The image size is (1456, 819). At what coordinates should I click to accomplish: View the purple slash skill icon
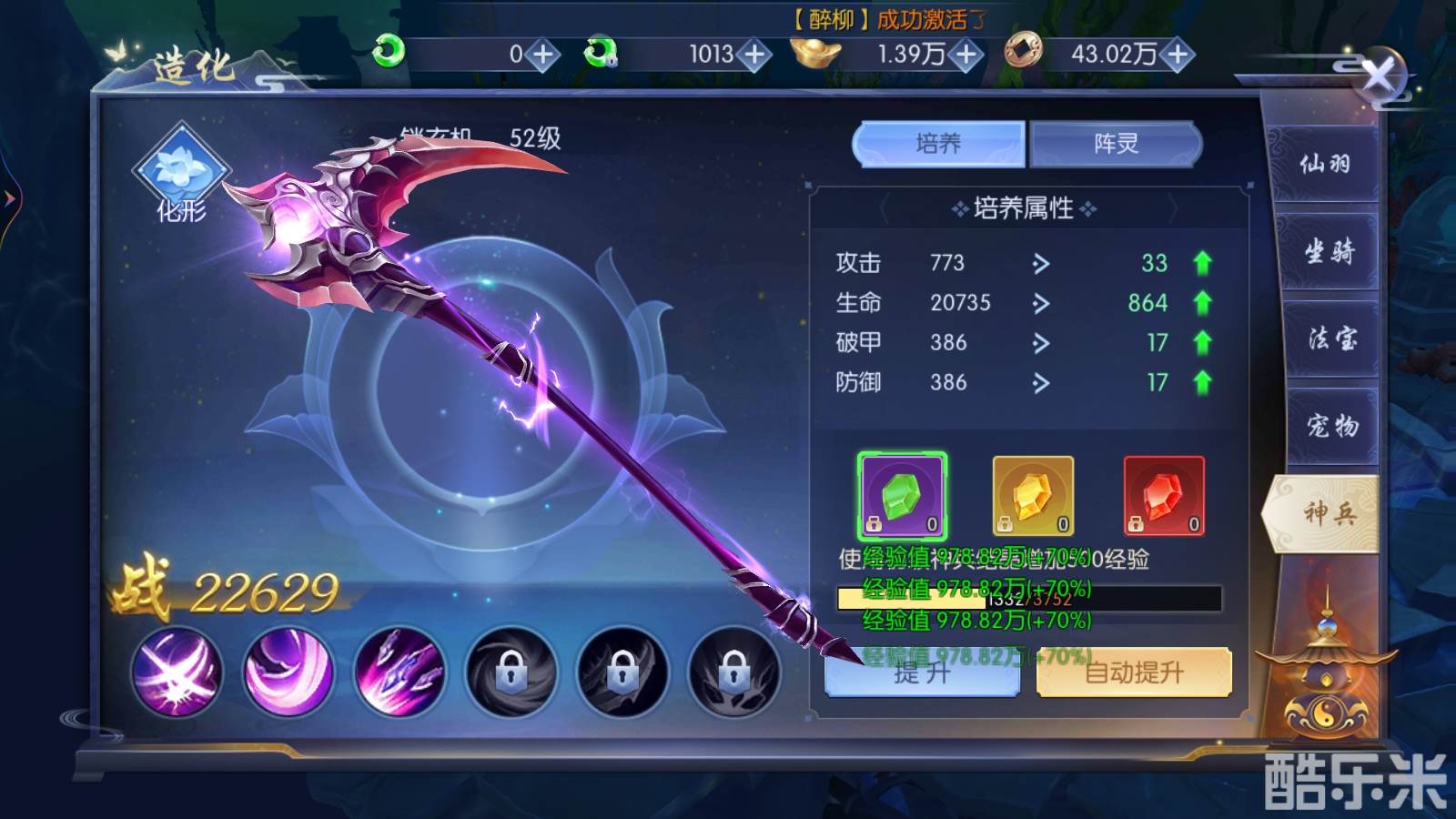coord(177,672)
